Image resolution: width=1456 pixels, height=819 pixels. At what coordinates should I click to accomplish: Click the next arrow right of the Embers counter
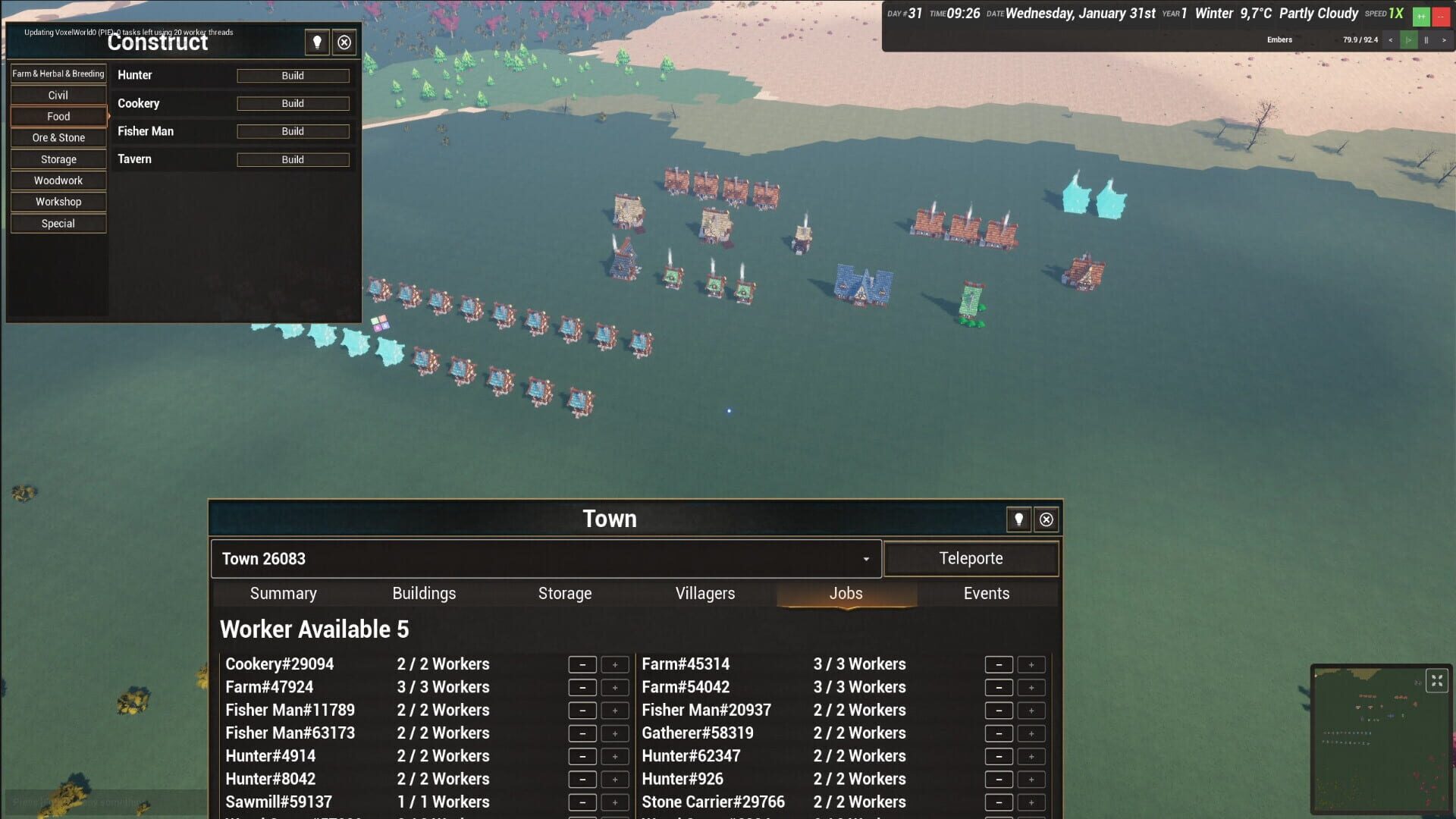coord(1445,40)
